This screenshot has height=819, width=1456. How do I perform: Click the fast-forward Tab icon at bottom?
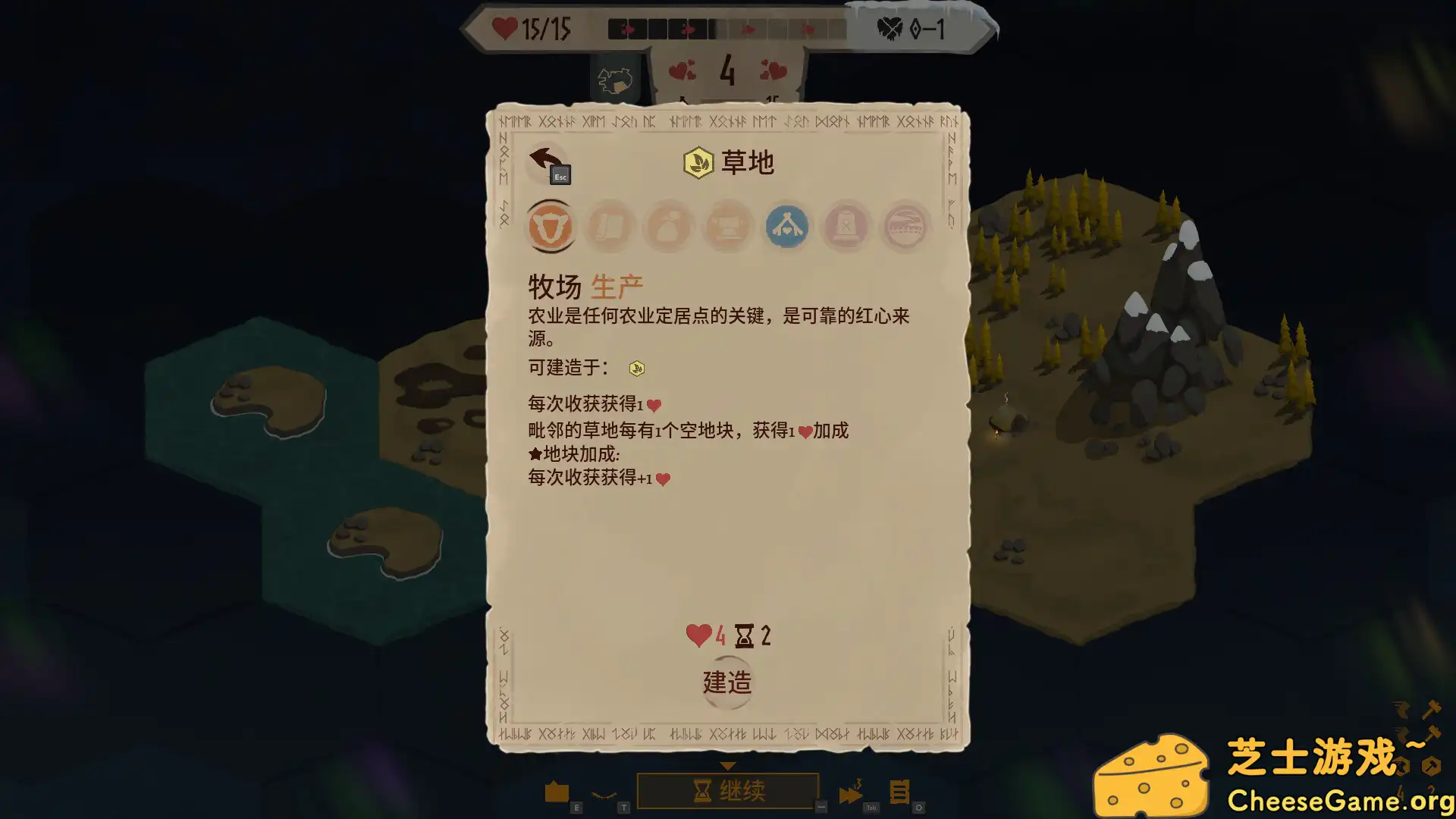[851, 789]
